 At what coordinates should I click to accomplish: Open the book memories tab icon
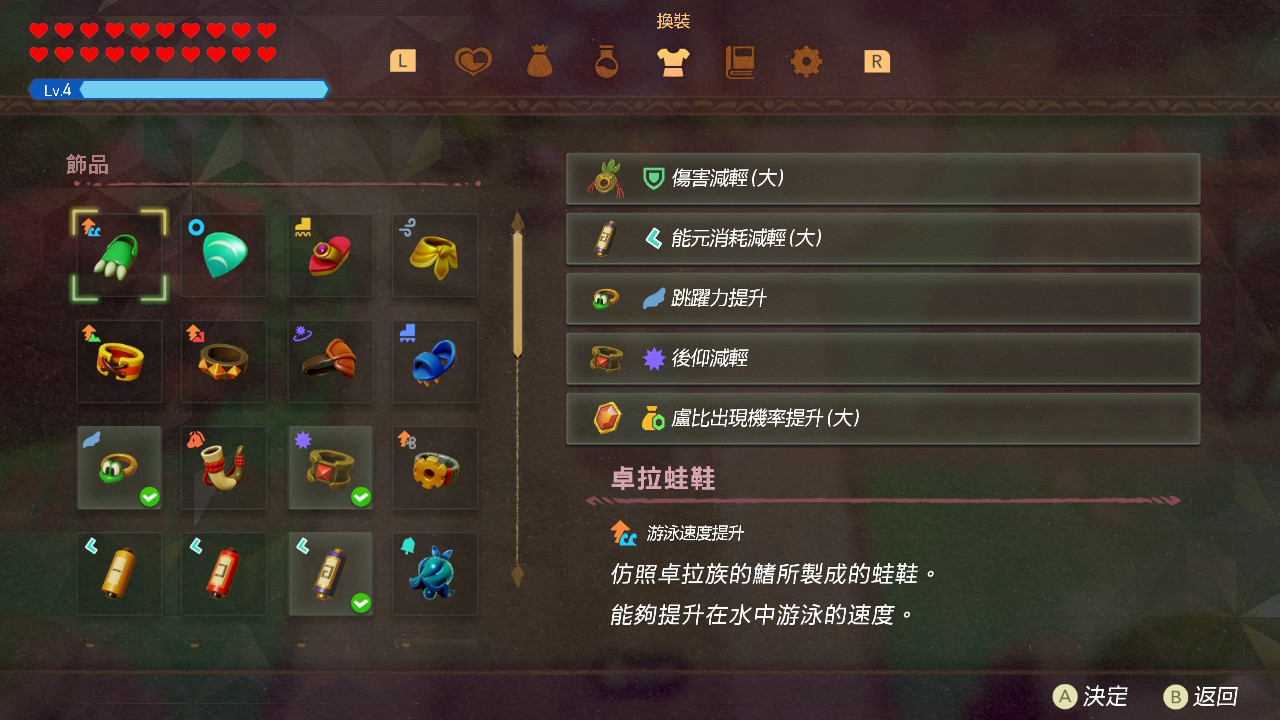(x=739, y=61)
